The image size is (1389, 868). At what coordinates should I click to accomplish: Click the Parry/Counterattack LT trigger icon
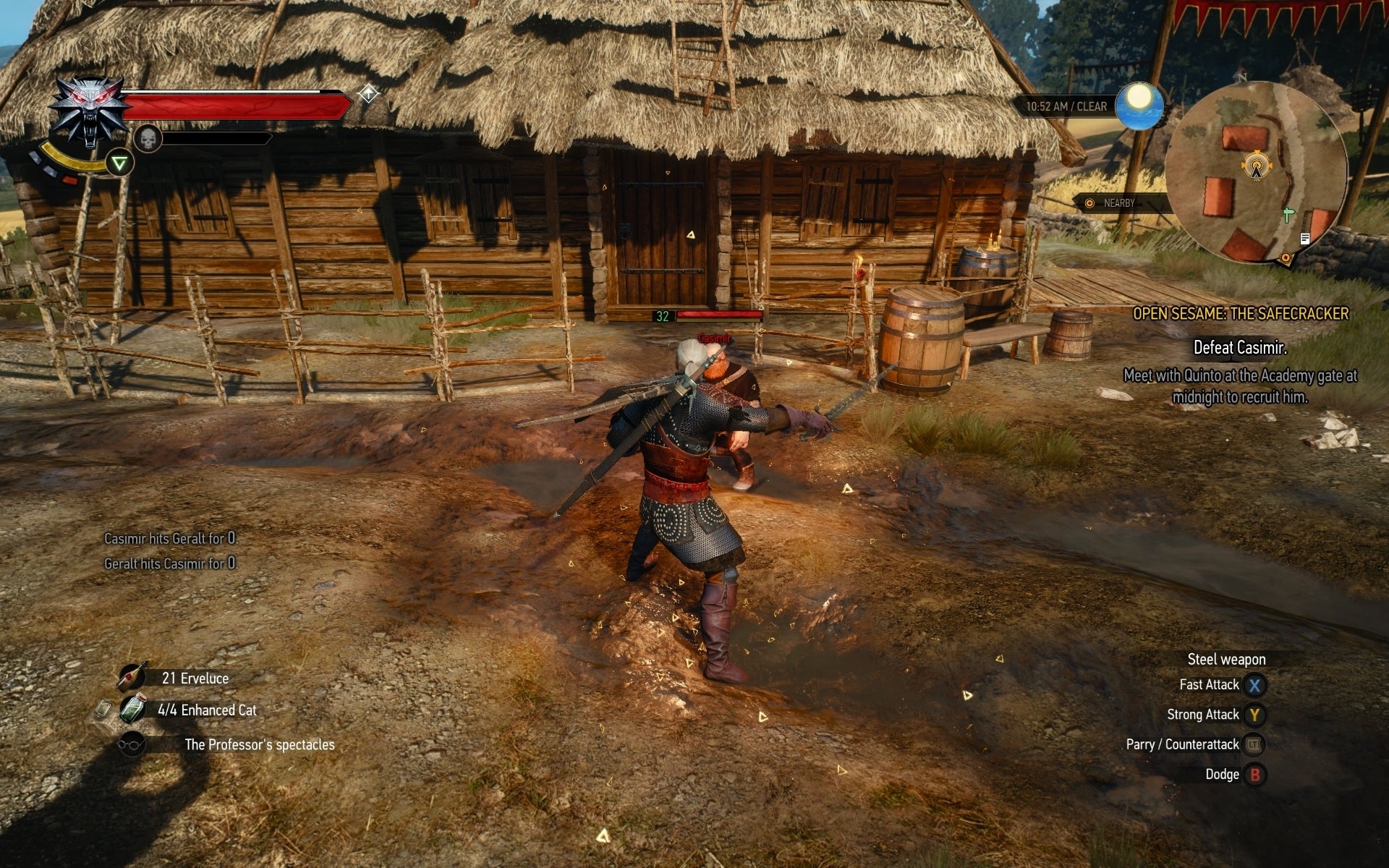click(x=1254, y=744)
